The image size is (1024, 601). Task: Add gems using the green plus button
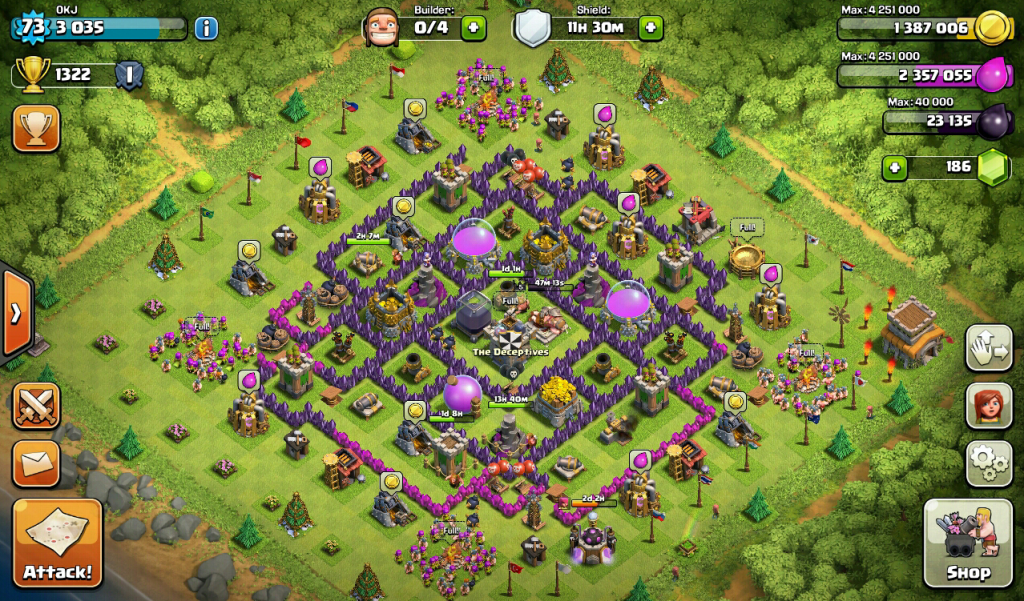(895, 167)
